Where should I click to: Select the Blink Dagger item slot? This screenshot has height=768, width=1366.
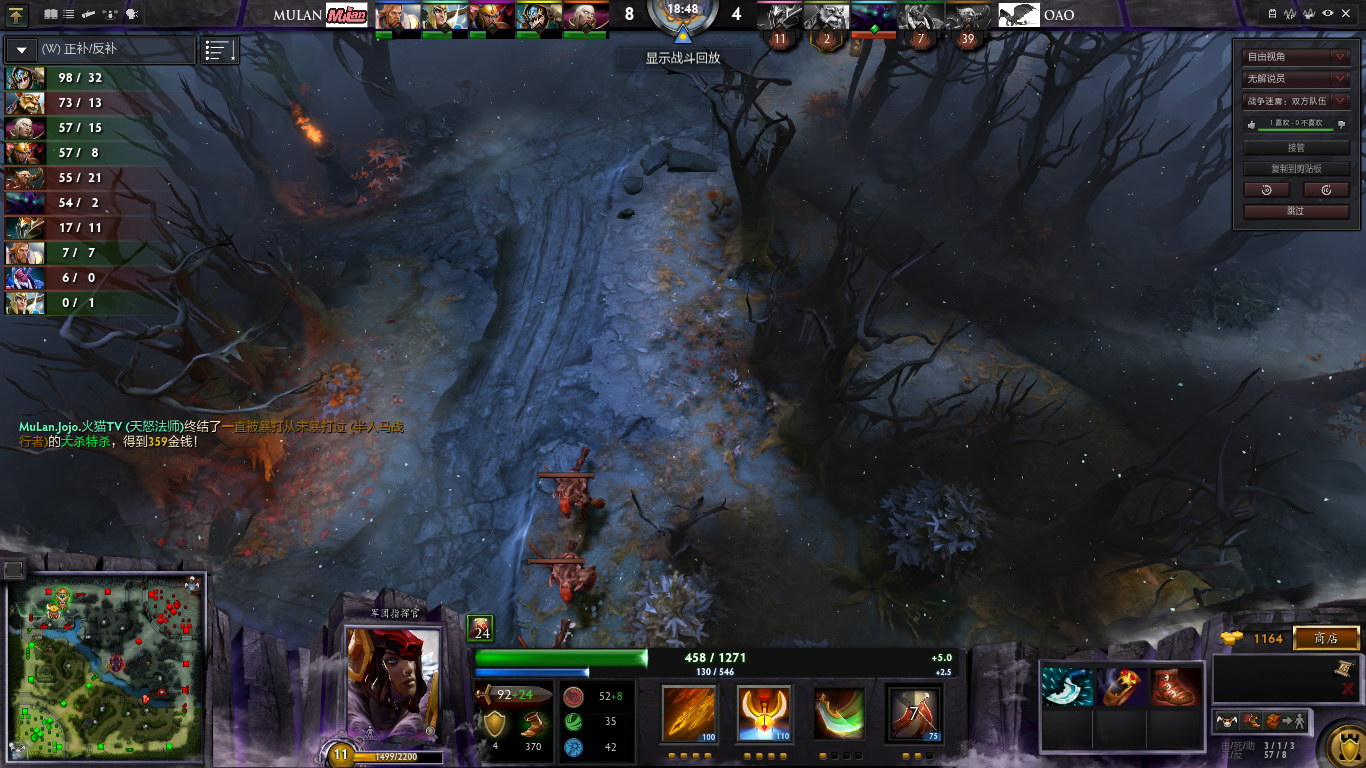pyautogui.click(x=1066, y=687)
